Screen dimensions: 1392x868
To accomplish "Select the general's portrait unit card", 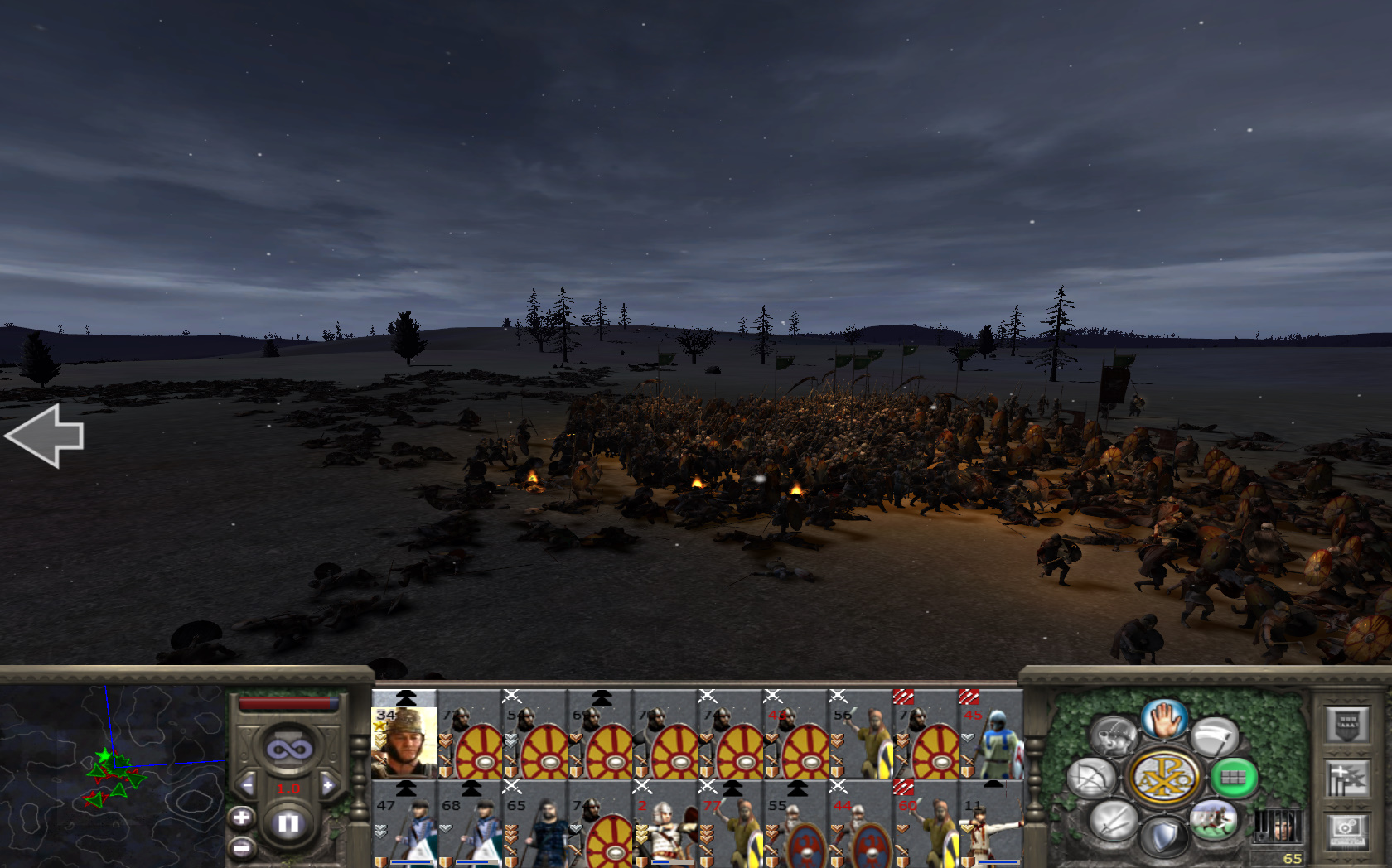I will click(x=404, y=736).
